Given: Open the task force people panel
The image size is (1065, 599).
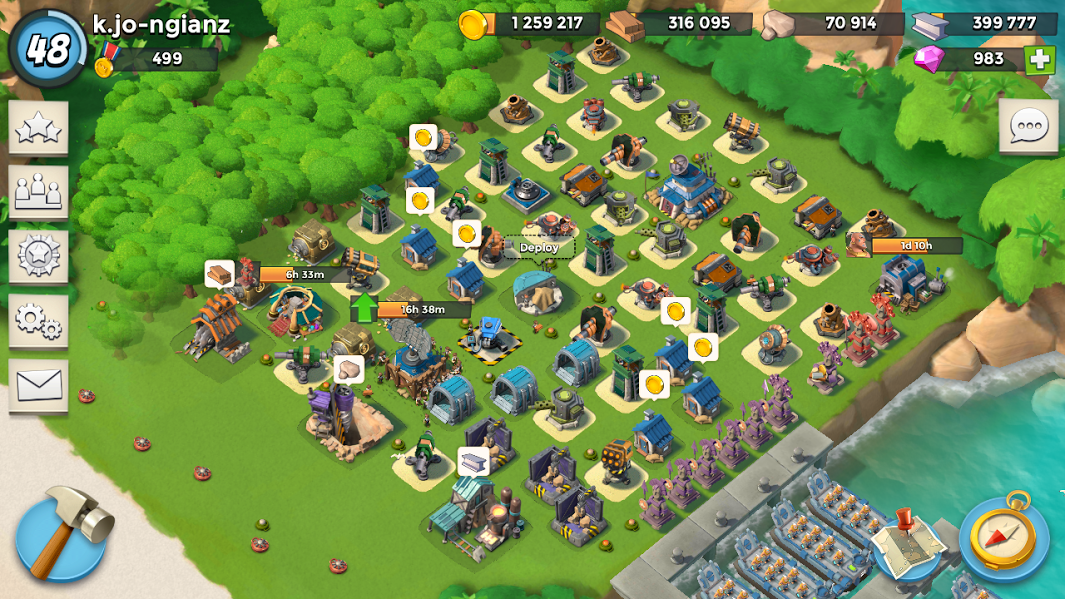Looking at the screenshot, I should [39, 192].
